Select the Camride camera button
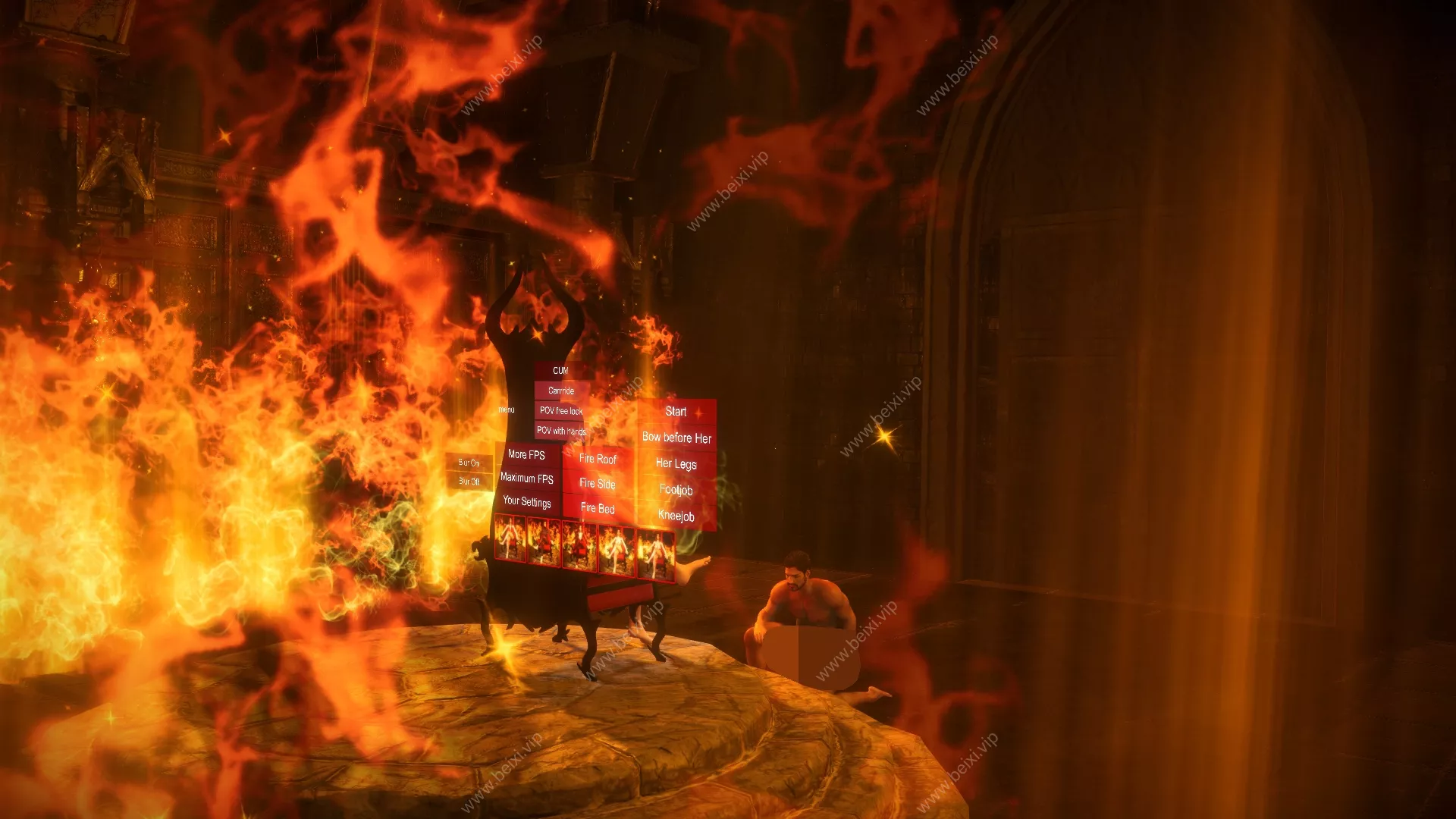This screenshot has width=1456, height=819. [x=561, y=391]
